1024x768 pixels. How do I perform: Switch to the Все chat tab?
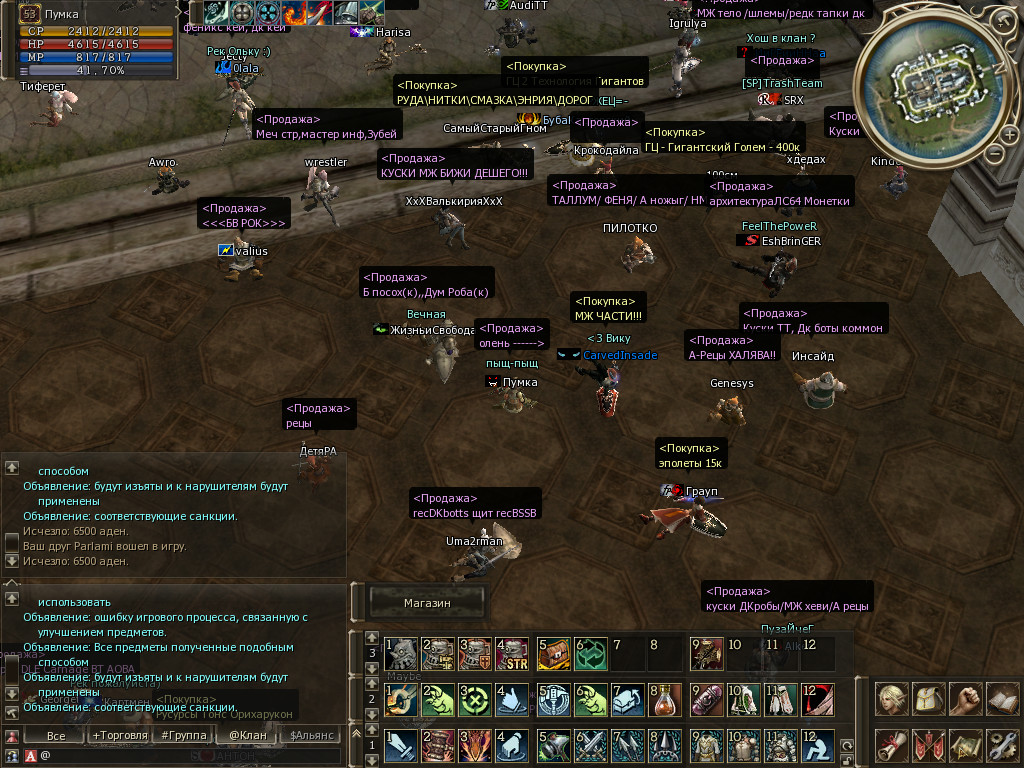pyautogui.click(x=56, y=736)
